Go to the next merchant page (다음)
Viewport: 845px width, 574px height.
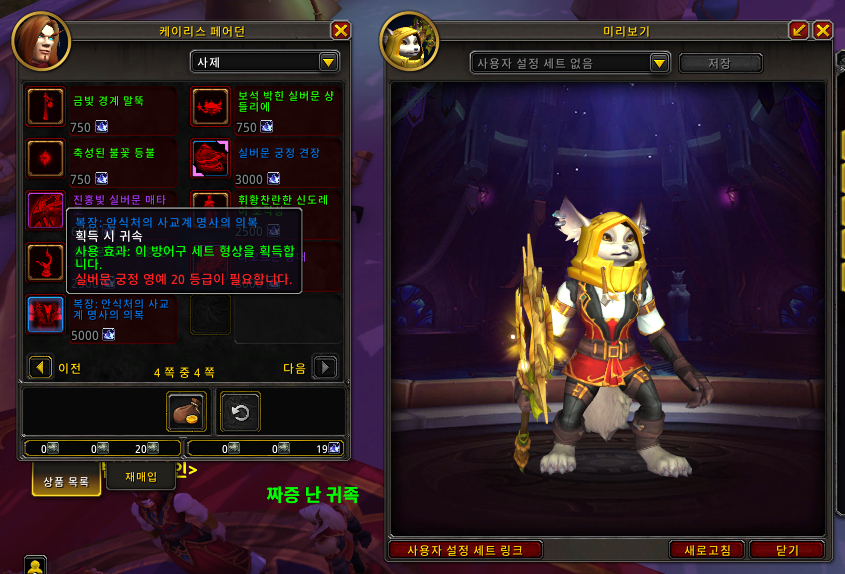tap(324, 368)
